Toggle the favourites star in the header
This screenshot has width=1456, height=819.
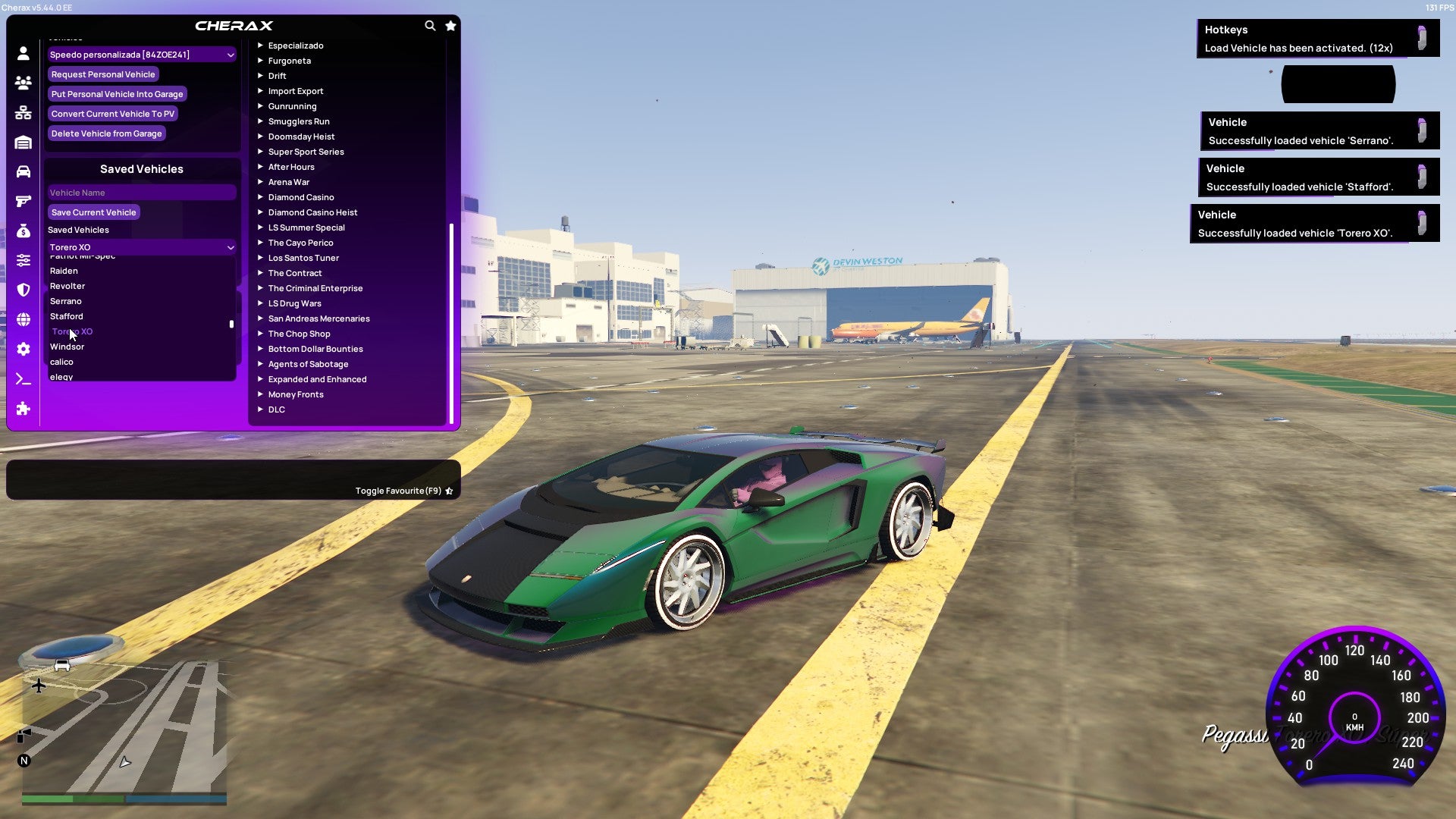pos(450,25)
